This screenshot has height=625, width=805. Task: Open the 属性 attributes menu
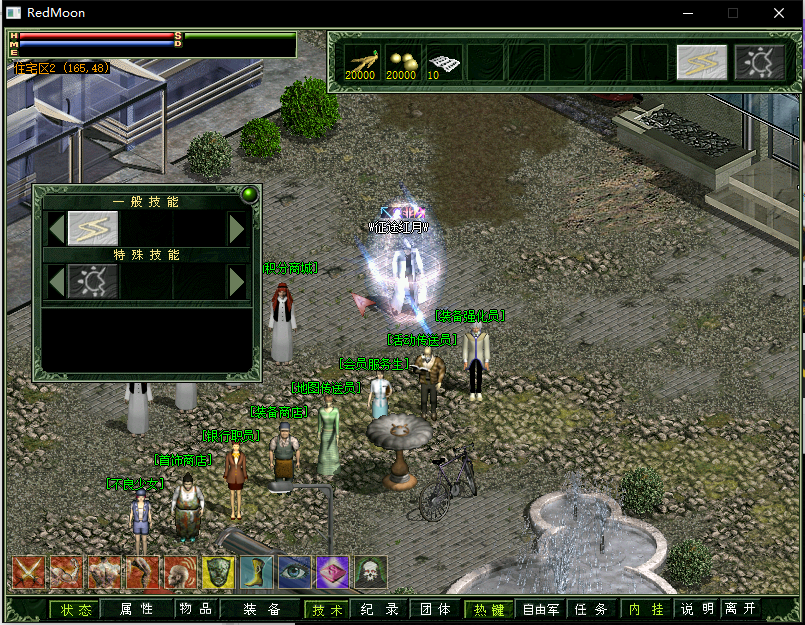point(136,609)
